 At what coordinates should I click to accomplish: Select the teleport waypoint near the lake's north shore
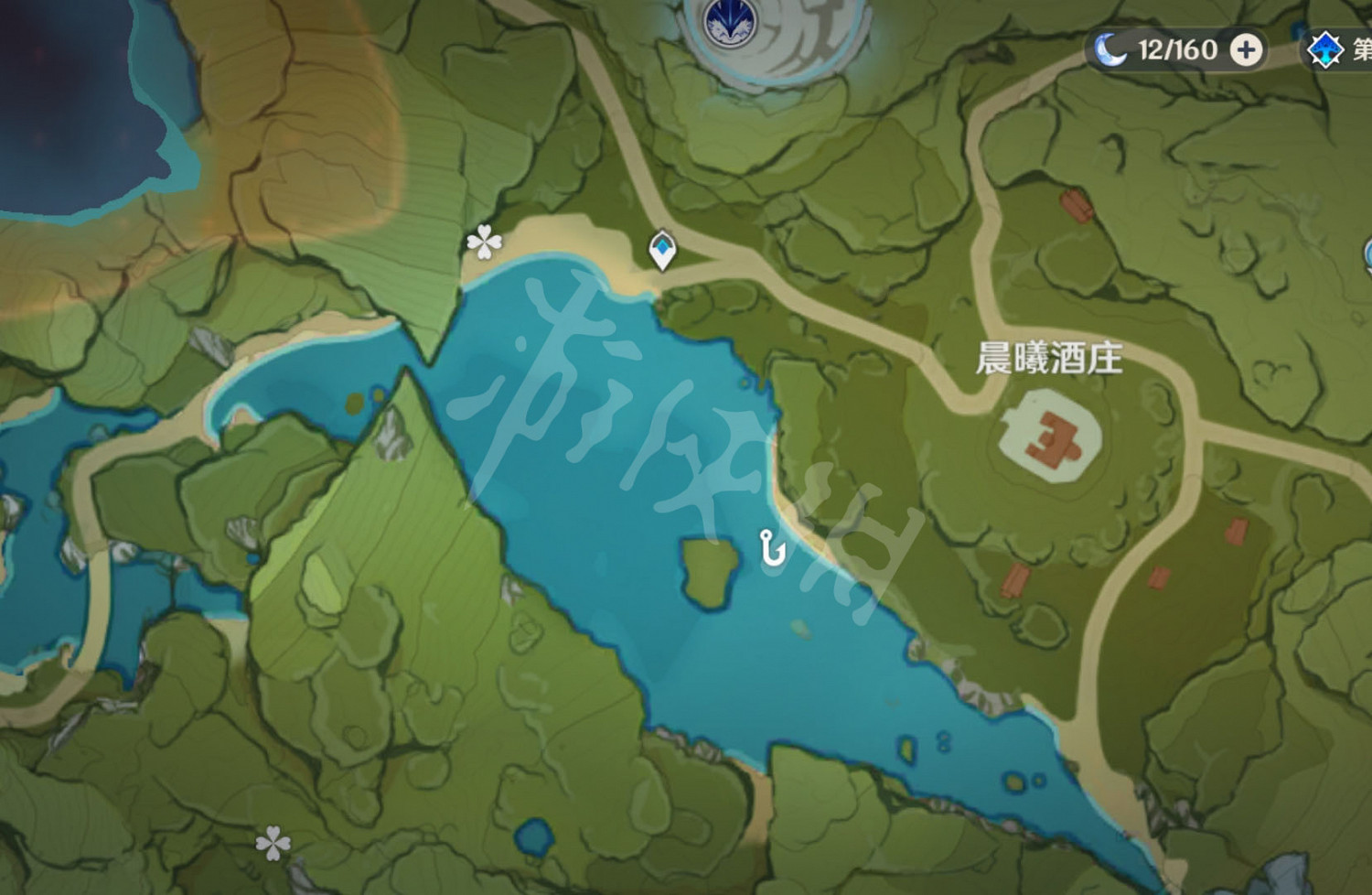[661, 250]
